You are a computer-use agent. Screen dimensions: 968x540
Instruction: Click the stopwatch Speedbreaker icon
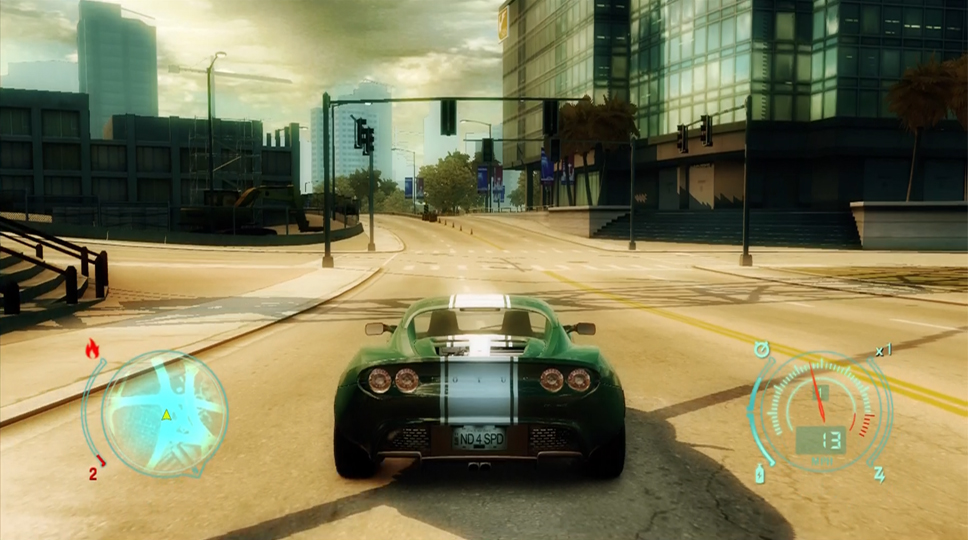pos(763,350)
